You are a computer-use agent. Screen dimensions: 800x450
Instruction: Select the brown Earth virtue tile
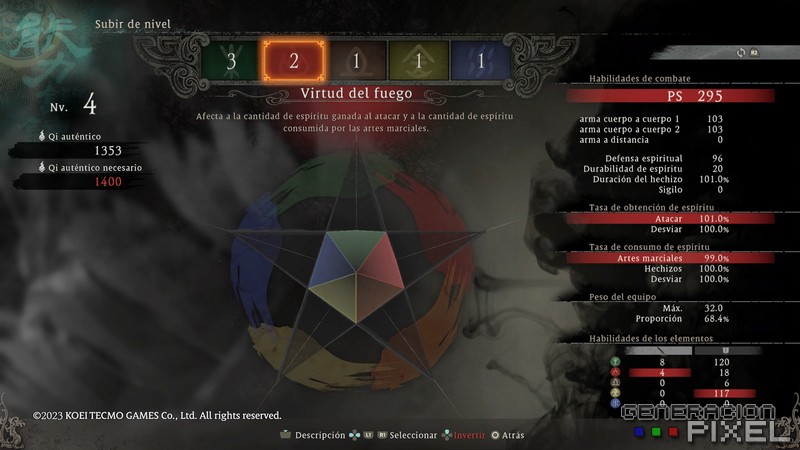click(x=357, y=60)
